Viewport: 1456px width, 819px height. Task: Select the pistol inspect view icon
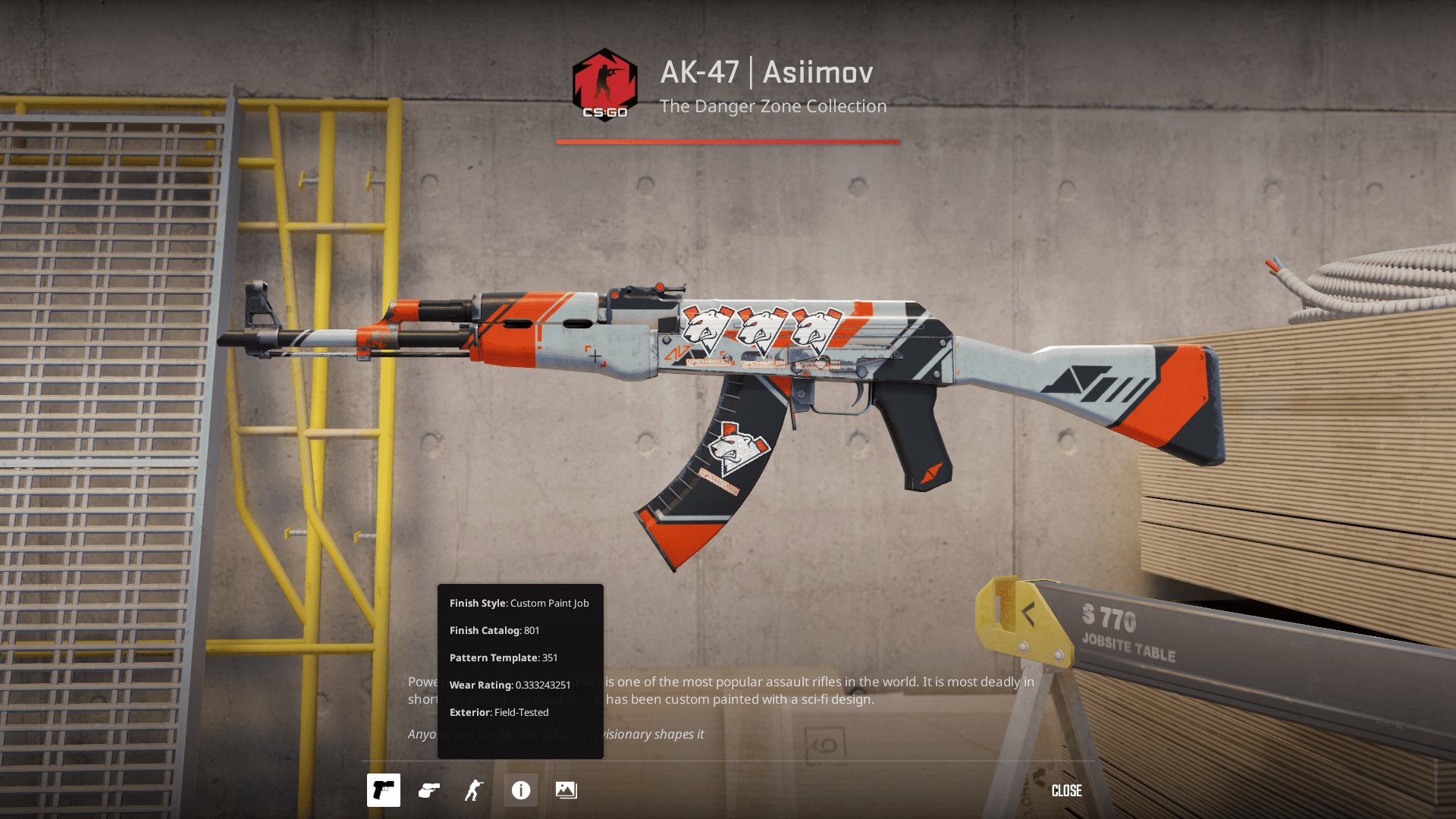tap(384, 790)
